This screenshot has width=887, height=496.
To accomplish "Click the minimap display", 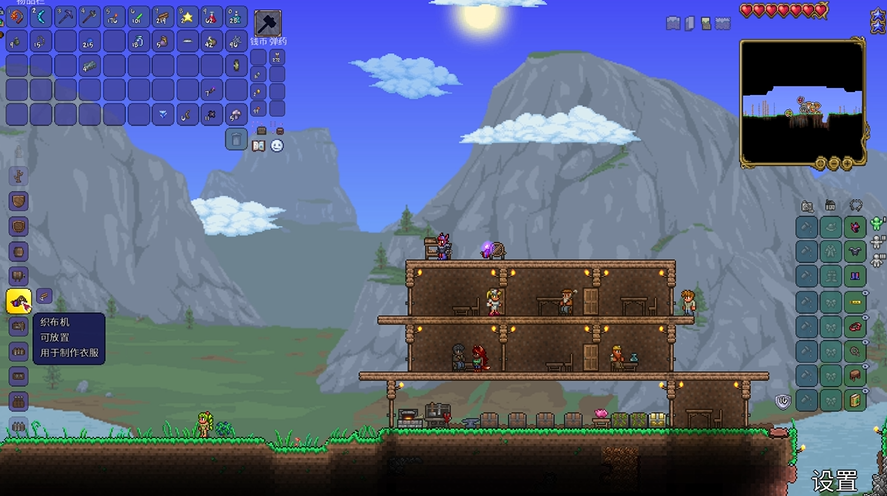I will click(802, 103).
